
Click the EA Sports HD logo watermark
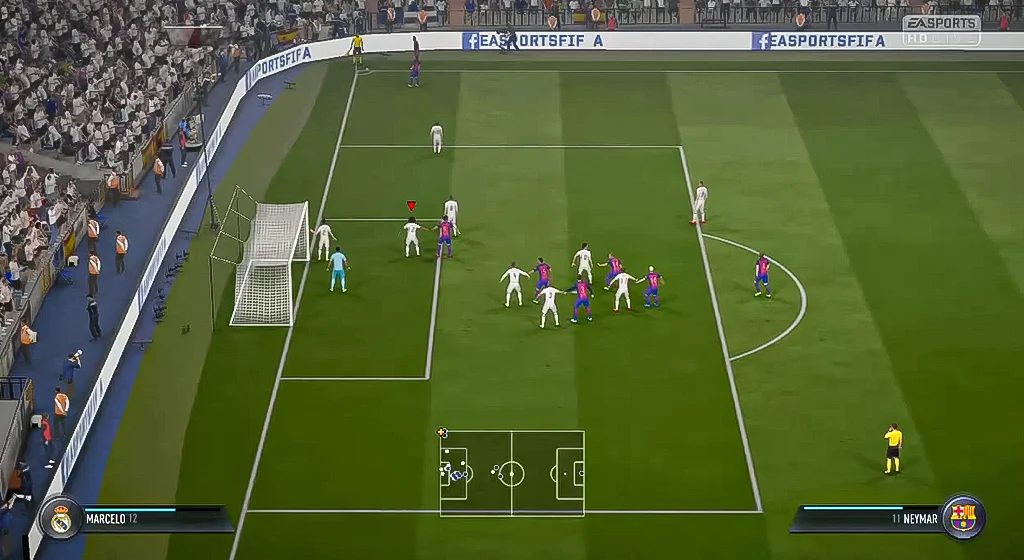click(x=940, y=30)
